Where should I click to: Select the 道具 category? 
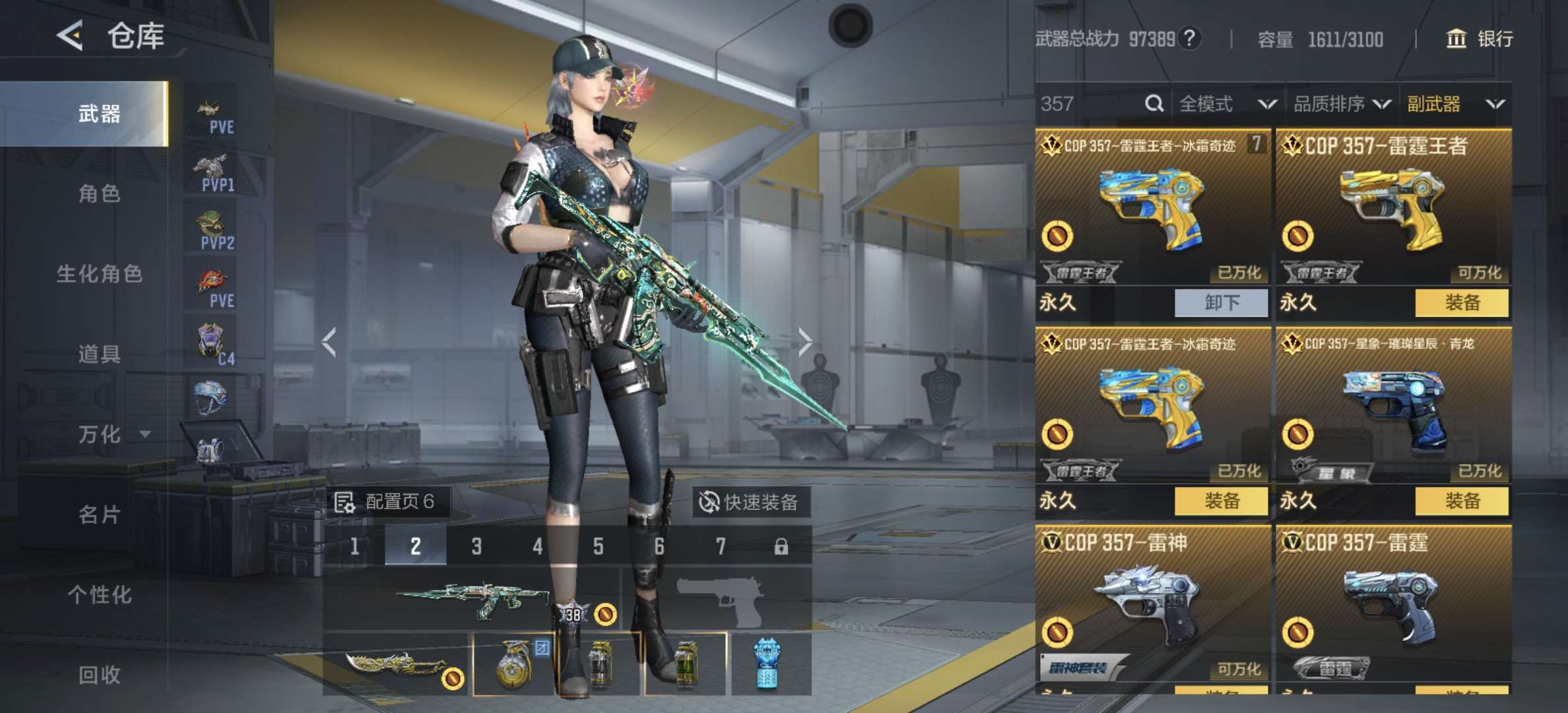(99, 354)
